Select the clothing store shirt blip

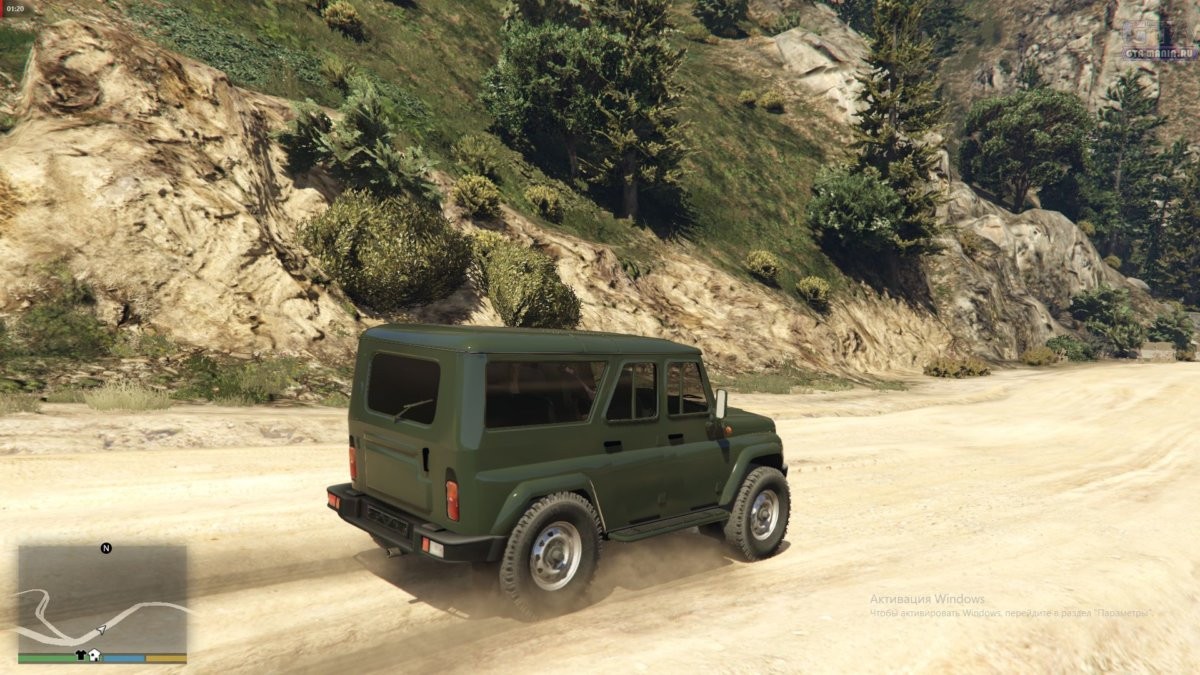(81, 656)
